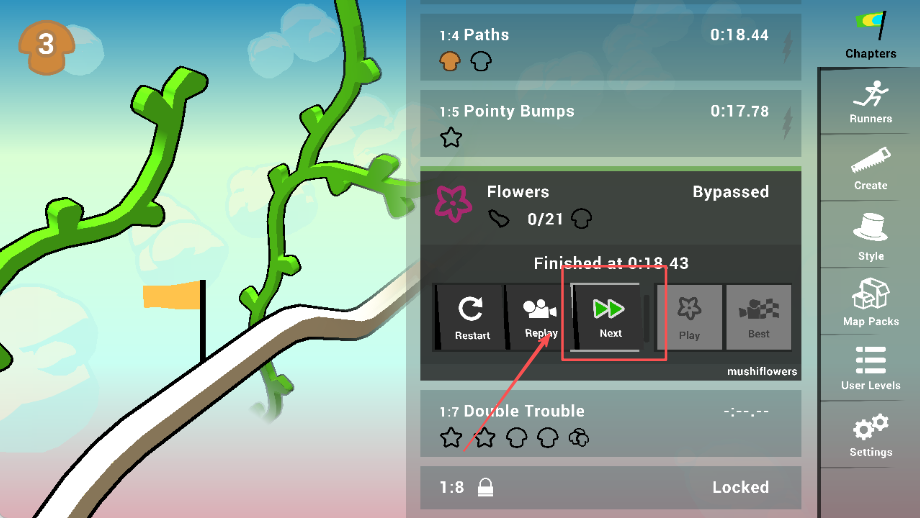Choose level 1:5 Pointy Bumps
This screenshot has height=518, width=920.
(x=610, y=124)
